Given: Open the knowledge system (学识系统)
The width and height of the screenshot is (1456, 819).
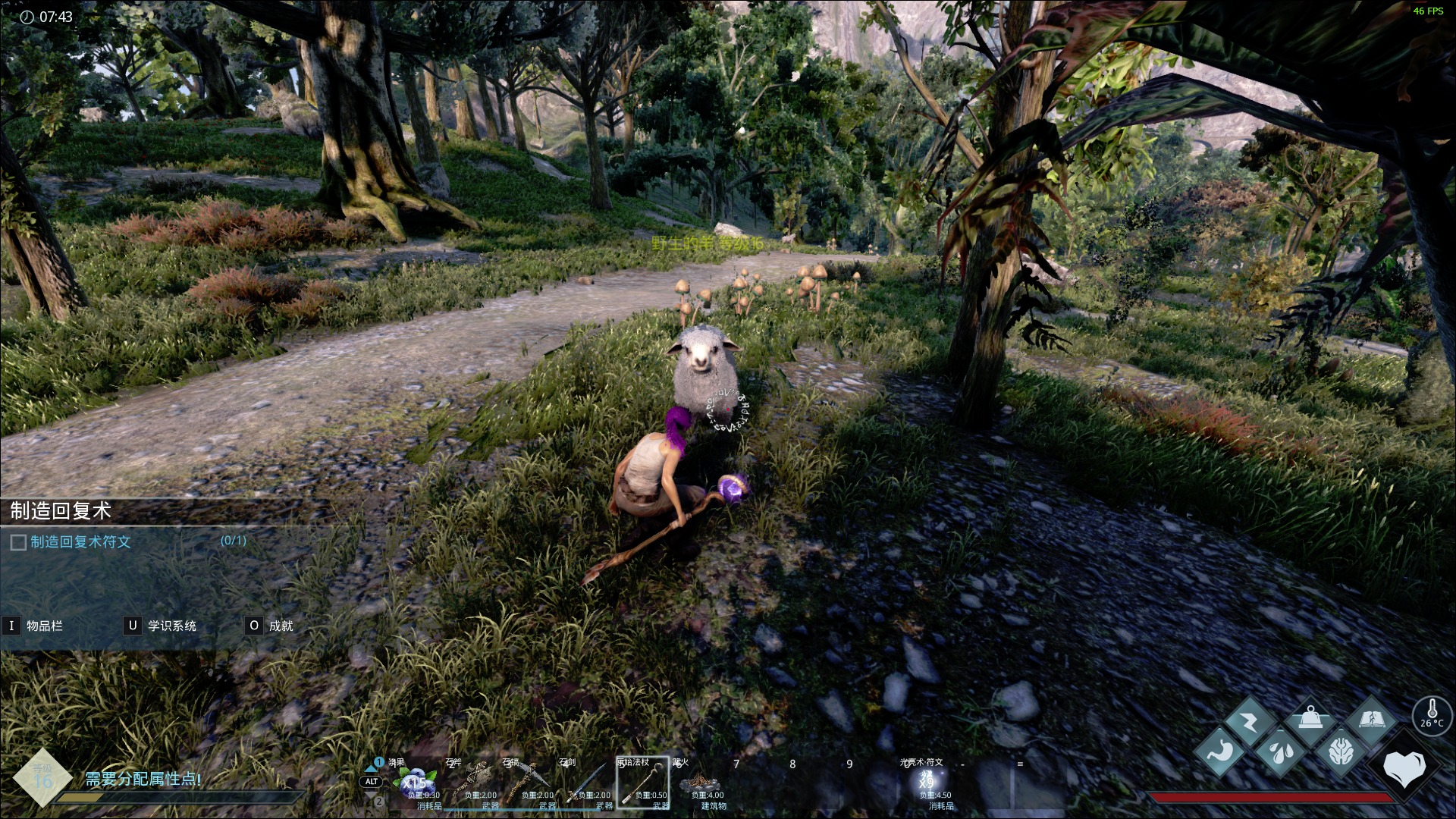Looking at the screenshot, I should coord(171,626).
